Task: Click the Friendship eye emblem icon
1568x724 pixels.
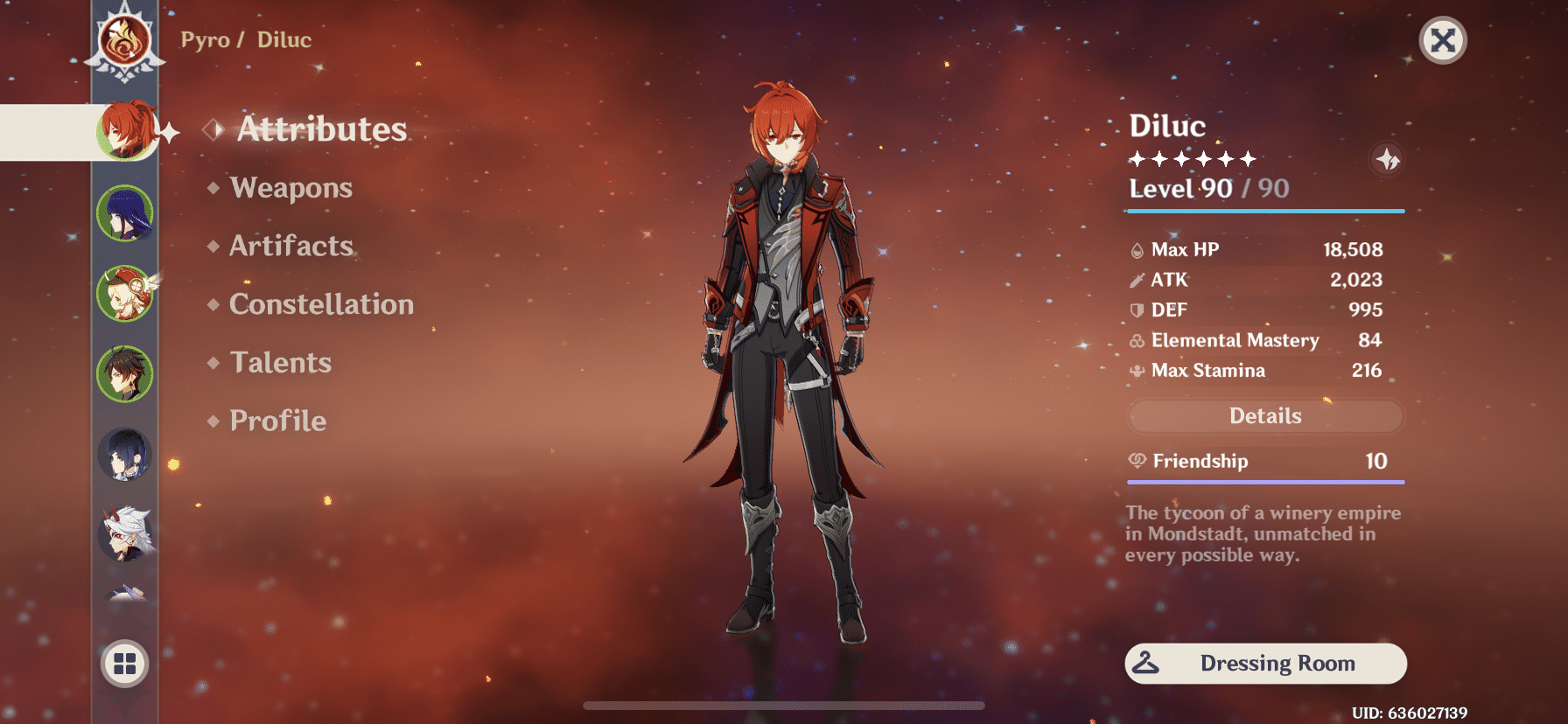Action: pyautogui.click(x=1136, y=461)
